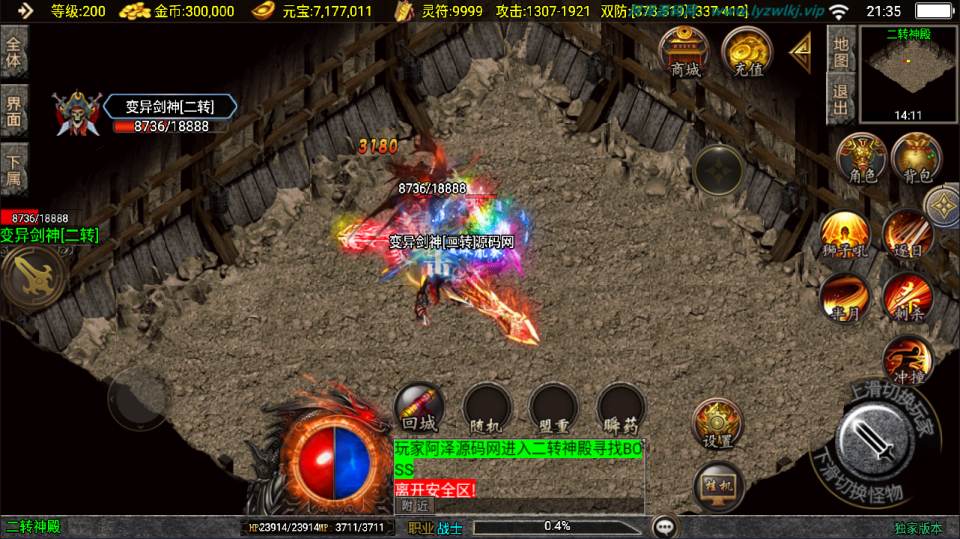Open the chat speech bubble
The height and width of the screenshot is (539, 960).
[x=664, y=526]
